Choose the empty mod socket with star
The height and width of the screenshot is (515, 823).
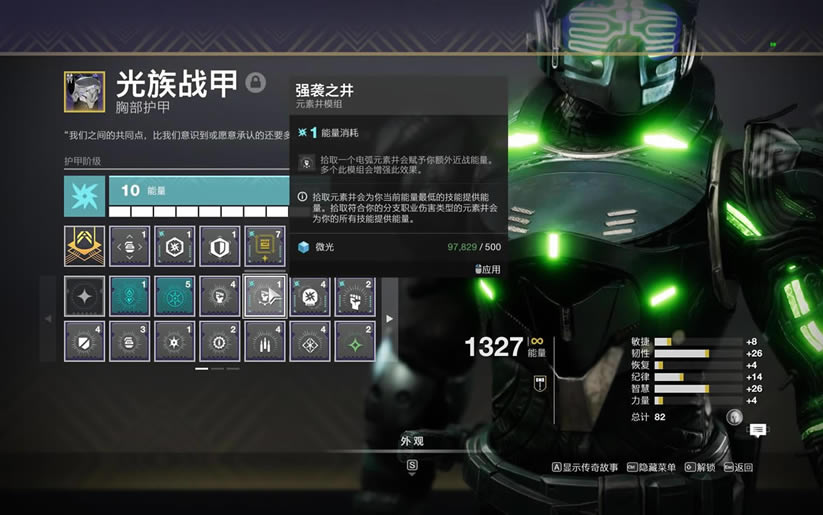coord(84,296)
